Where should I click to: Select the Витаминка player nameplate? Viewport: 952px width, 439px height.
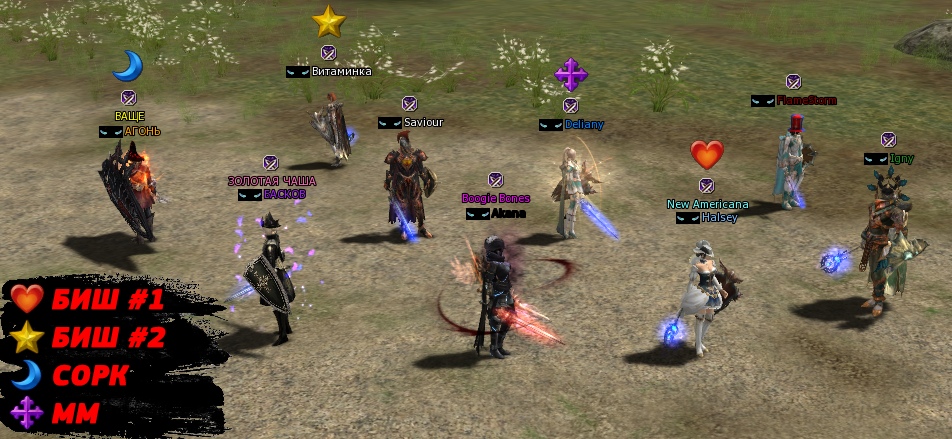(341, 72)
